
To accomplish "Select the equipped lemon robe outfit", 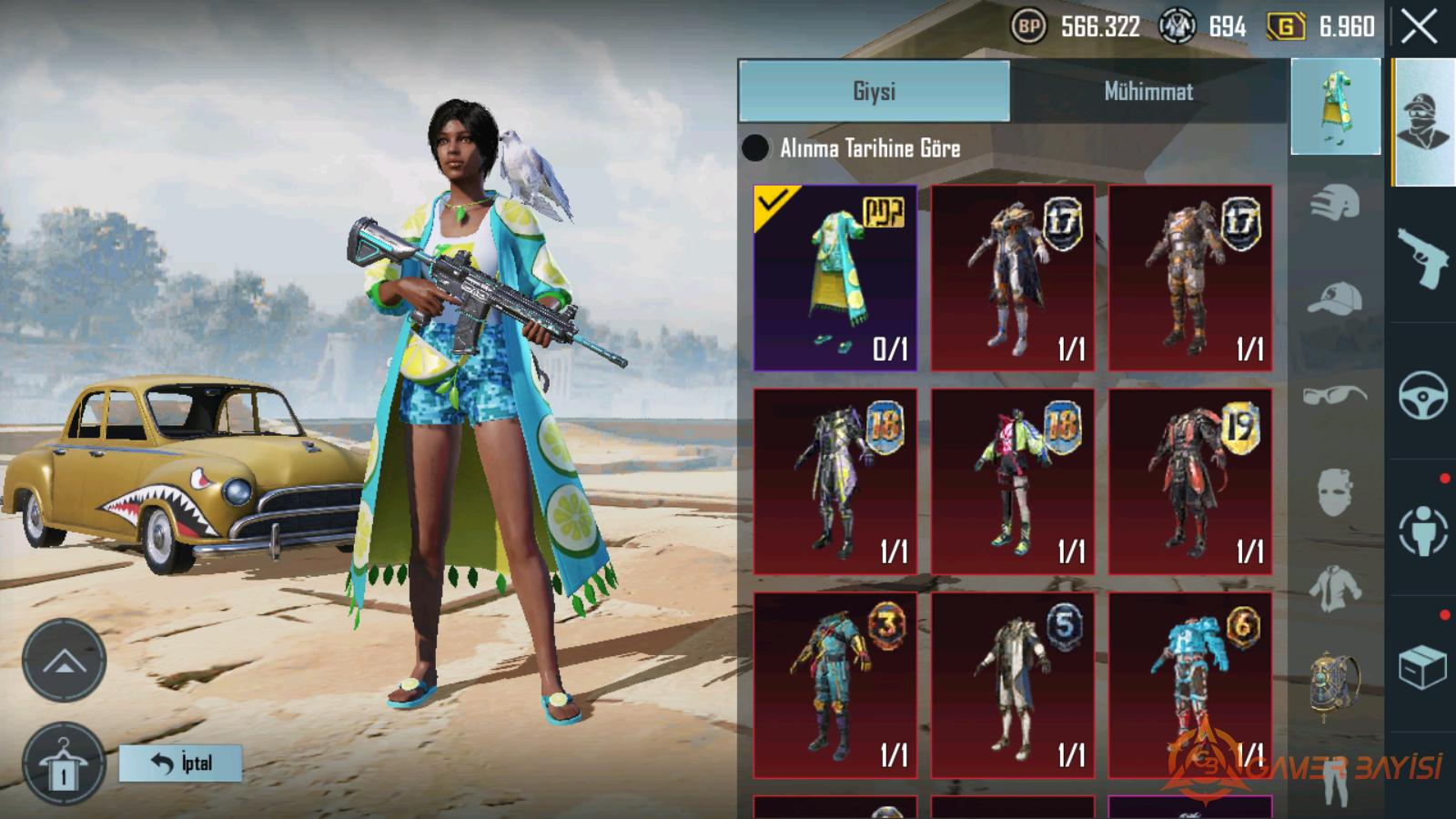I will 834,278.
